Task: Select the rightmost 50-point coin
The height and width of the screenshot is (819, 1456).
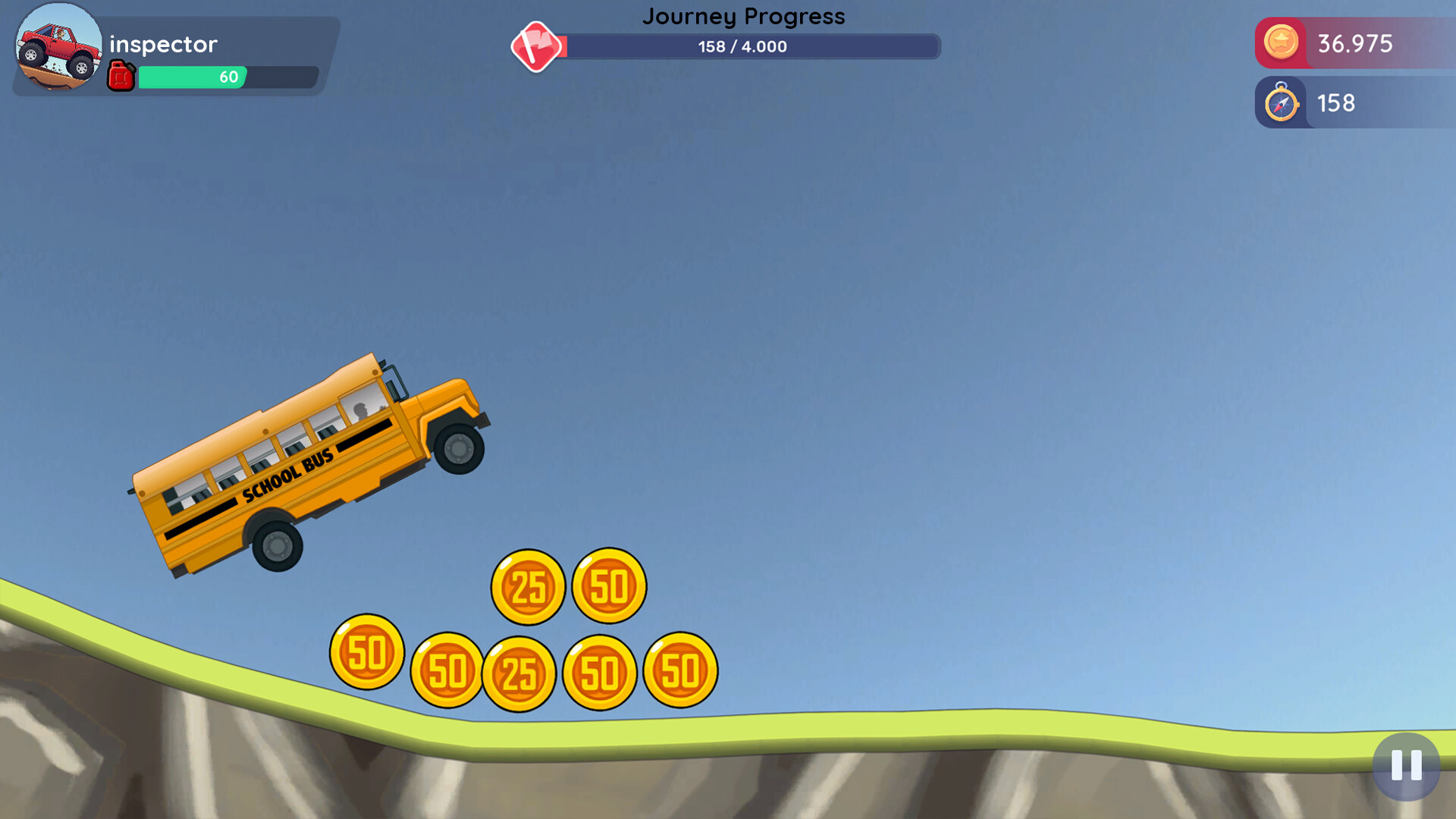Action: pyautogui.click(x=679, y=671)
